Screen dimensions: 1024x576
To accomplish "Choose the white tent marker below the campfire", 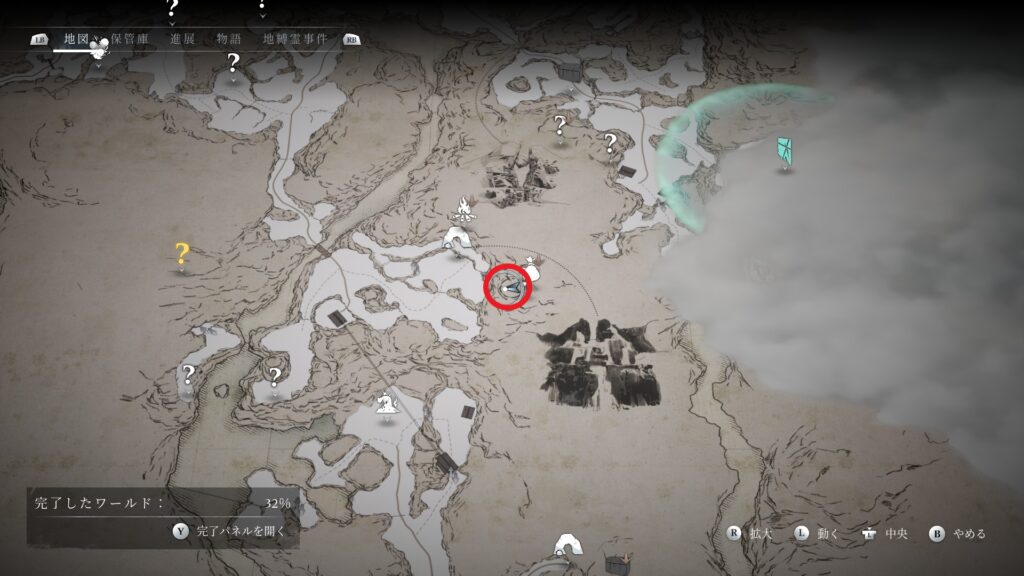I will [459, 239].
